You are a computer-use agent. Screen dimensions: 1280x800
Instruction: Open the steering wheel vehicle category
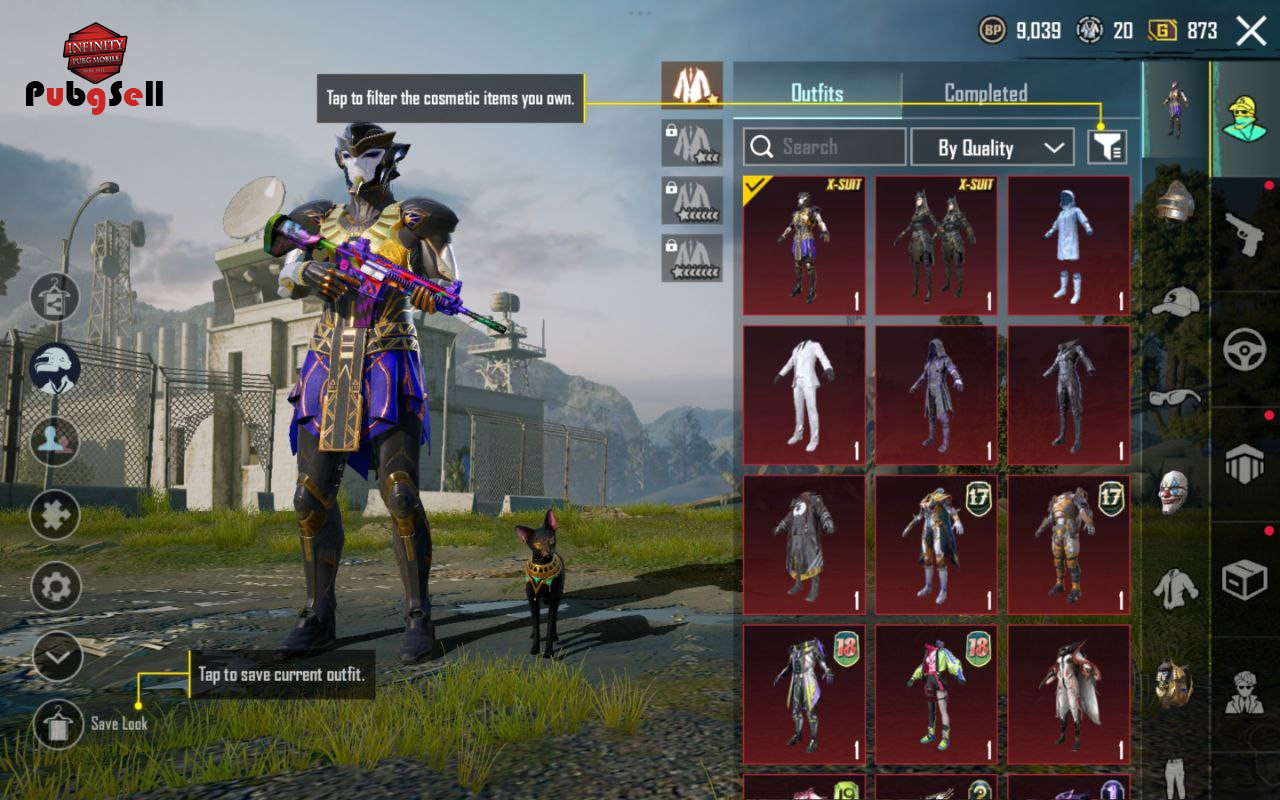tap(1244, 350)
